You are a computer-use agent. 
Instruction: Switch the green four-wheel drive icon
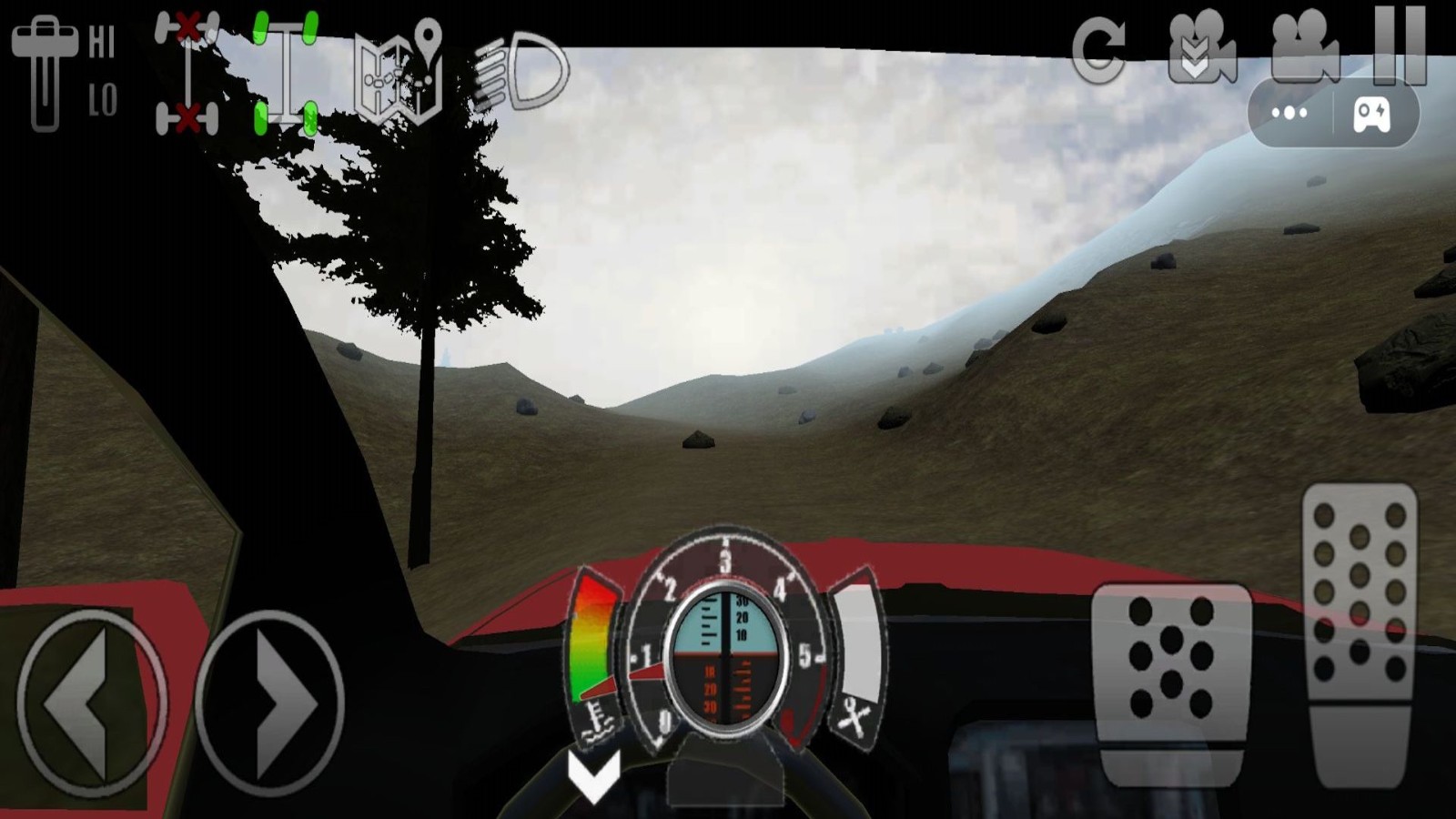point(285,73)
